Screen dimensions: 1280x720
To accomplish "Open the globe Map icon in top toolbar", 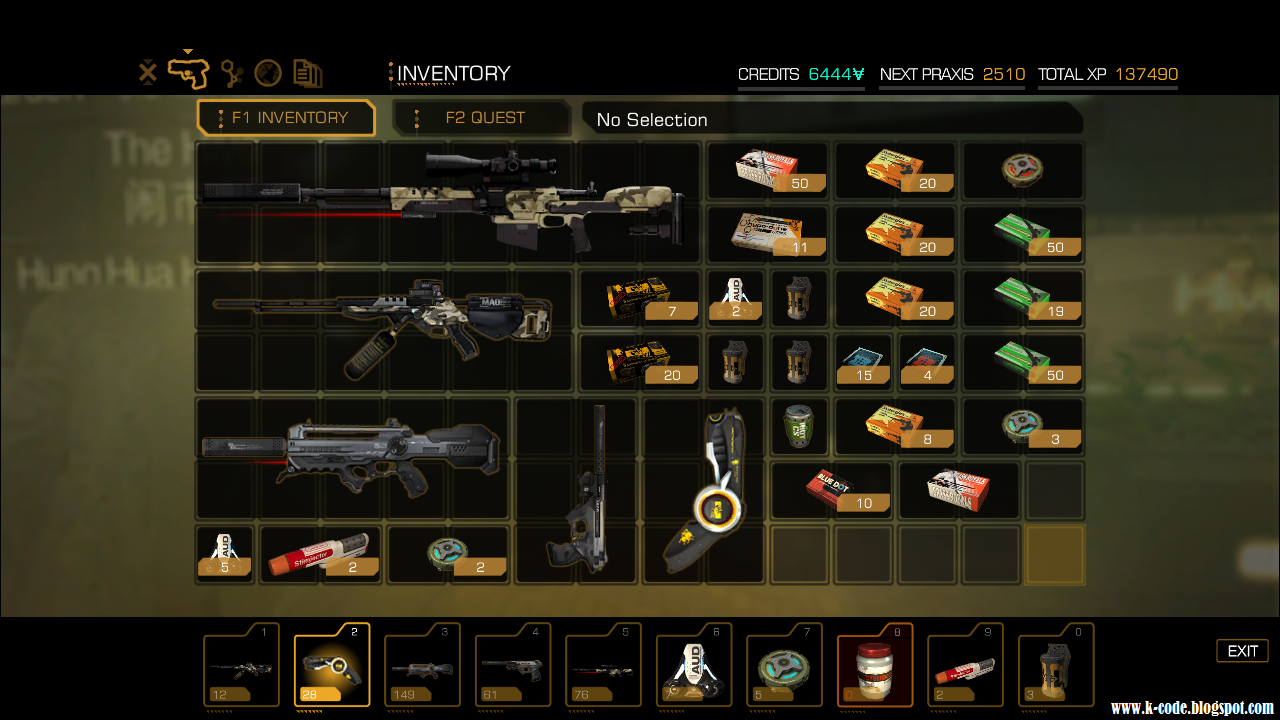I will (268, 72).
